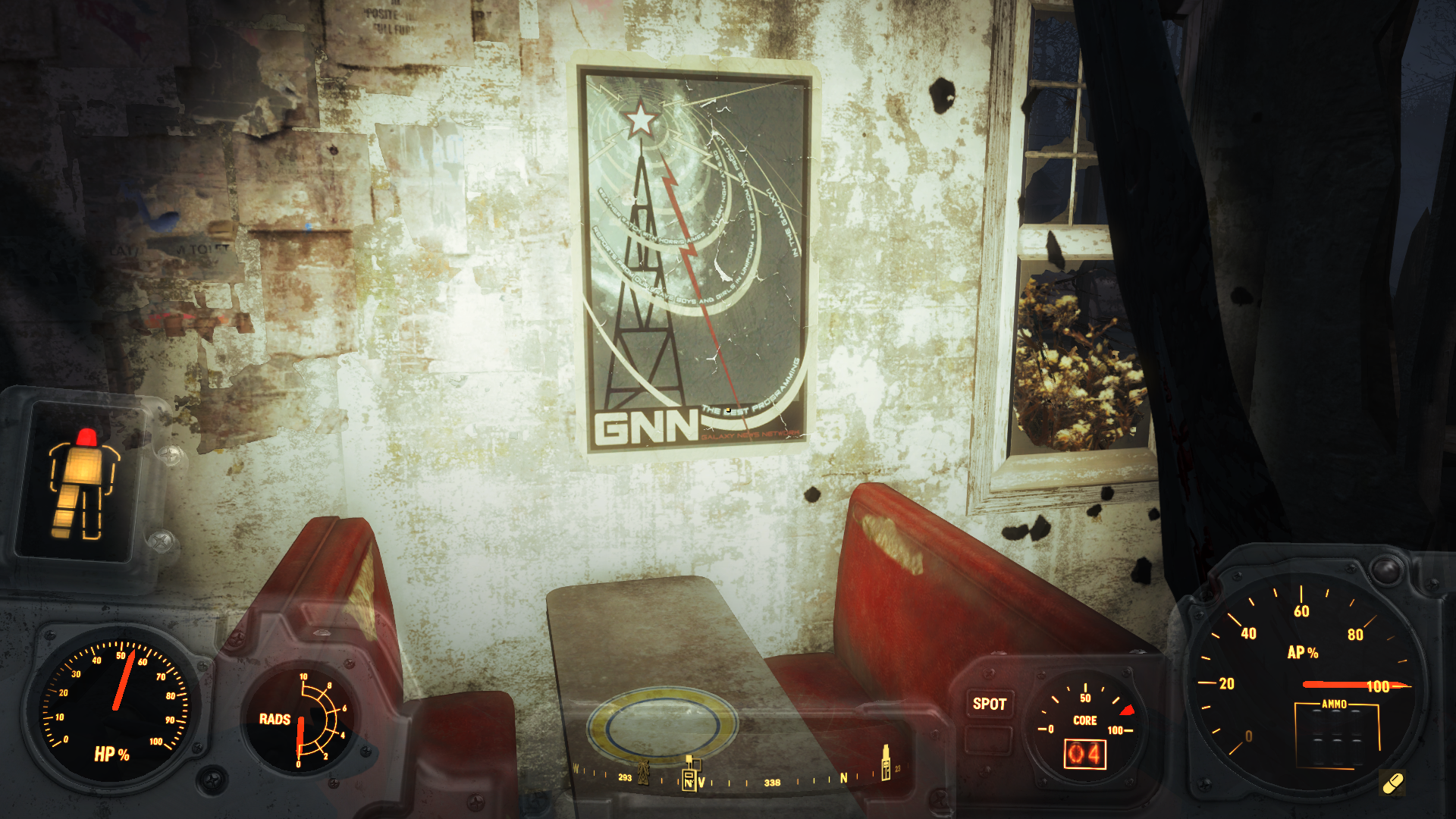Click the yellow pill chem icon
1456x819 pixels.
(x=1392, y=783)
